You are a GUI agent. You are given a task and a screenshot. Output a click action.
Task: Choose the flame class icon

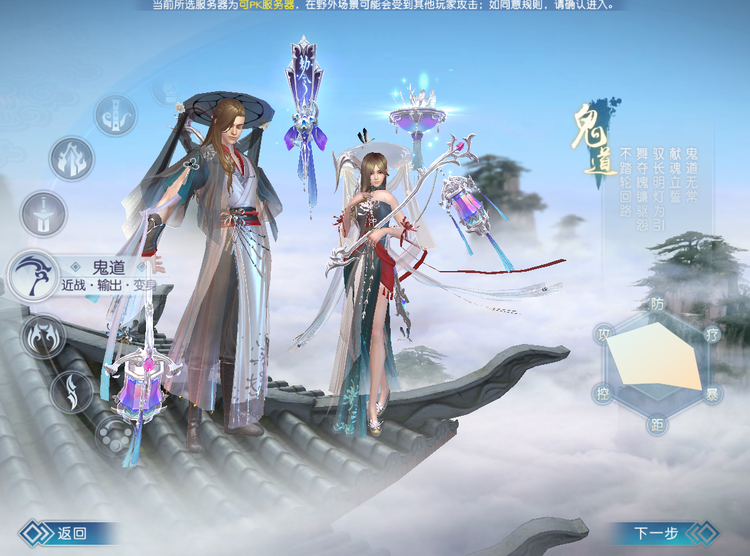click(71, 159)
